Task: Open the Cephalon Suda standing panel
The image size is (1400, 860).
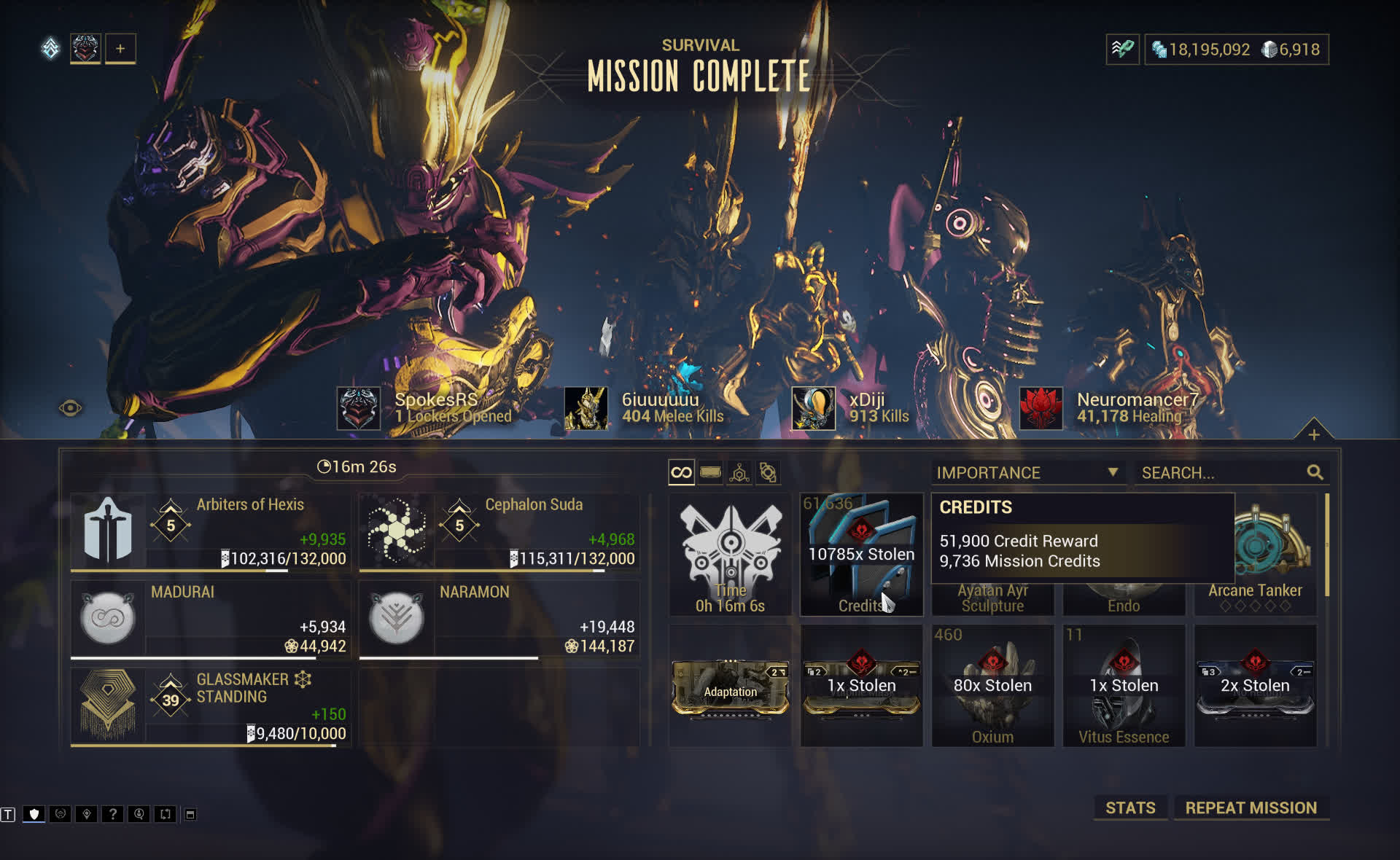Action: coord(499,532)
